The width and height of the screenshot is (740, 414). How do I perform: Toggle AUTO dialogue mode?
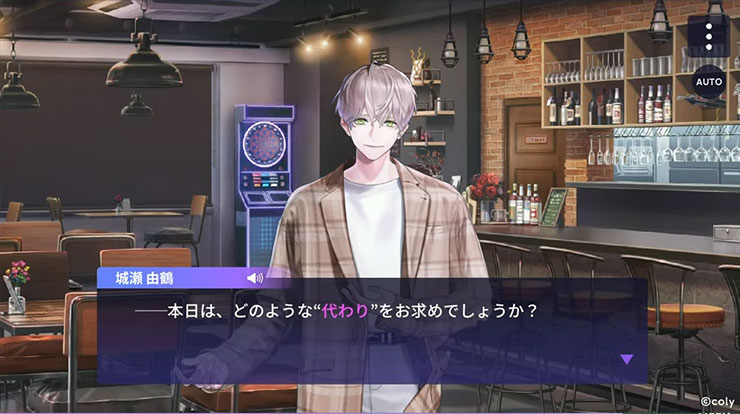(x=709, y=80)
